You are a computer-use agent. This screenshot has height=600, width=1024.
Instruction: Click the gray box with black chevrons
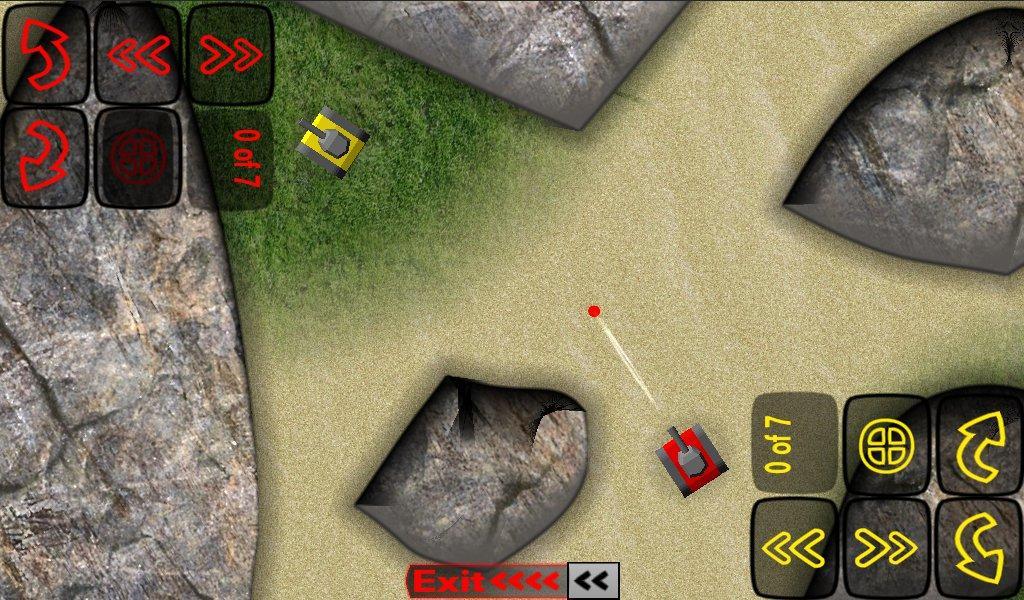point(593,581)
